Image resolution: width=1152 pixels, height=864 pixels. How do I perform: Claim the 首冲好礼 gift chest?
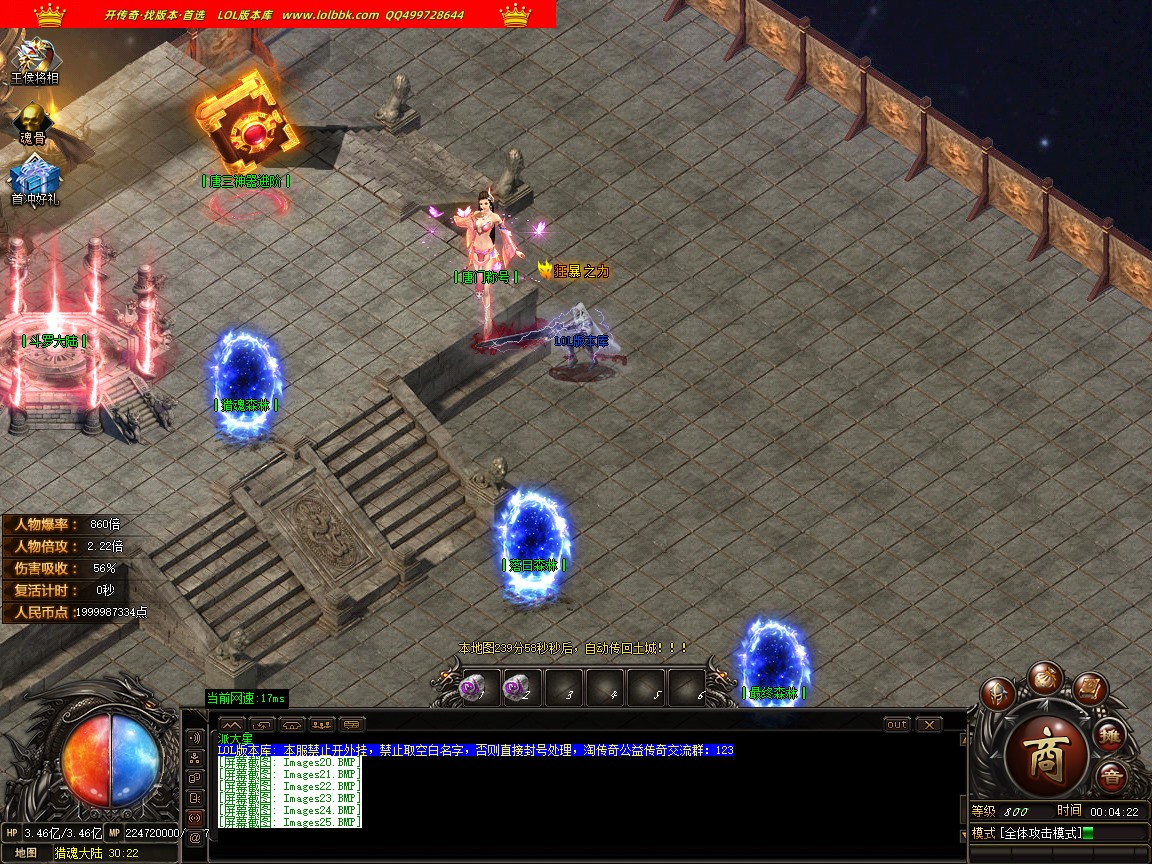click(x=35, y=182)
